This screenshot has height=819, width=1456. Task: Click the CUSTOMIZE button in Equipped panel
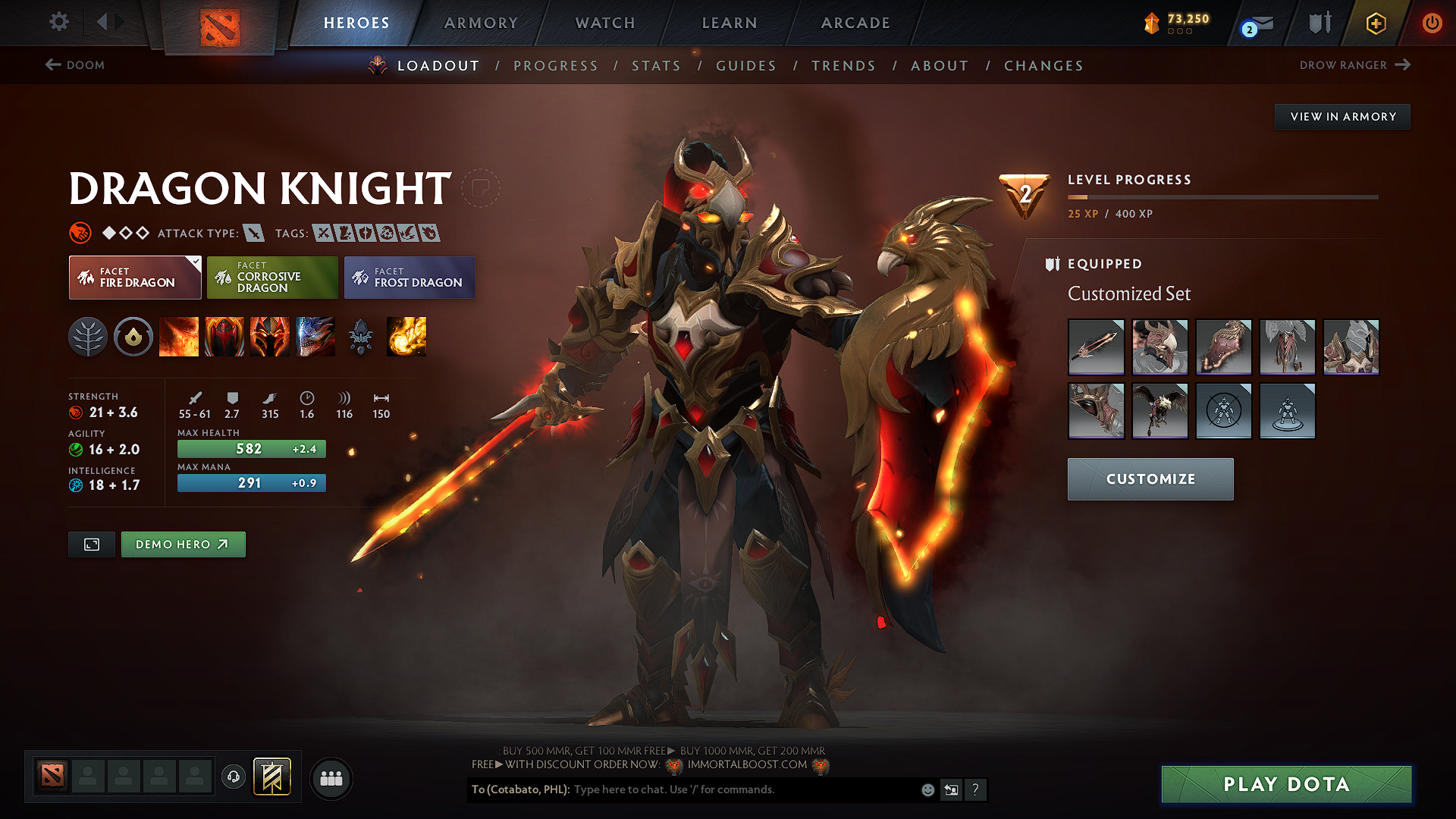point(1150,479)
